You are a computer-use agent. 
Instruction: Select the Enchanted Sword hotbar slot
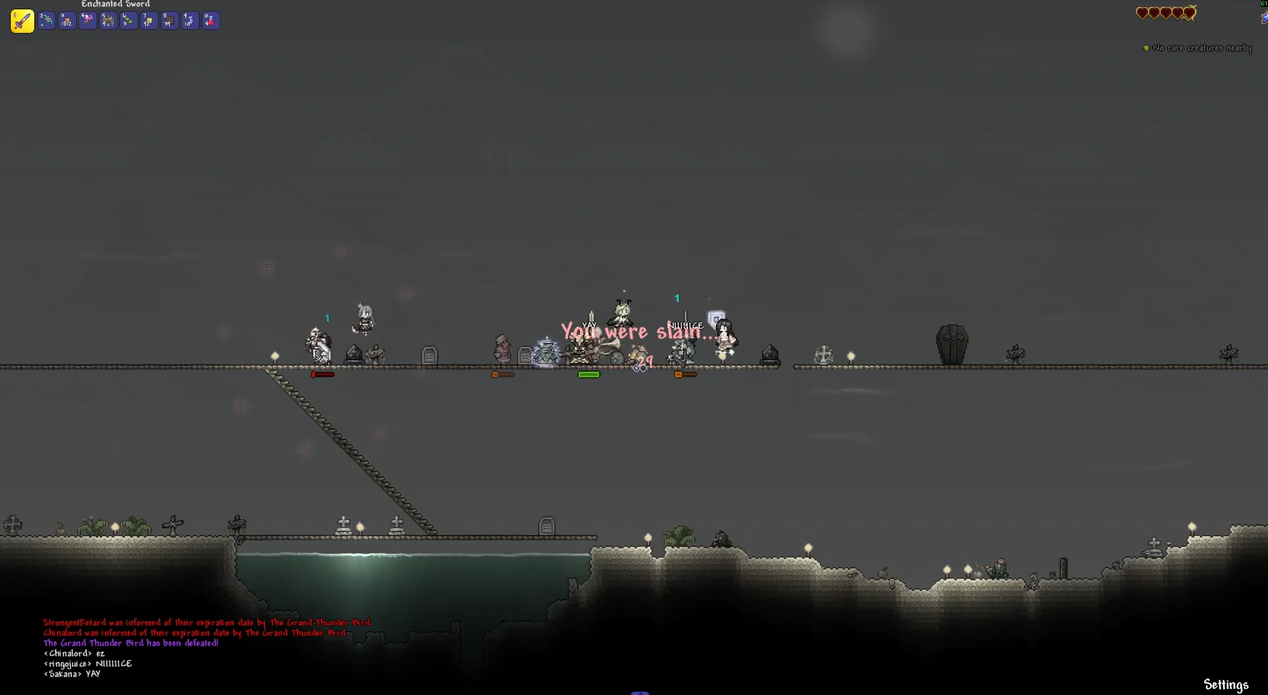click(x=22, y=21)
